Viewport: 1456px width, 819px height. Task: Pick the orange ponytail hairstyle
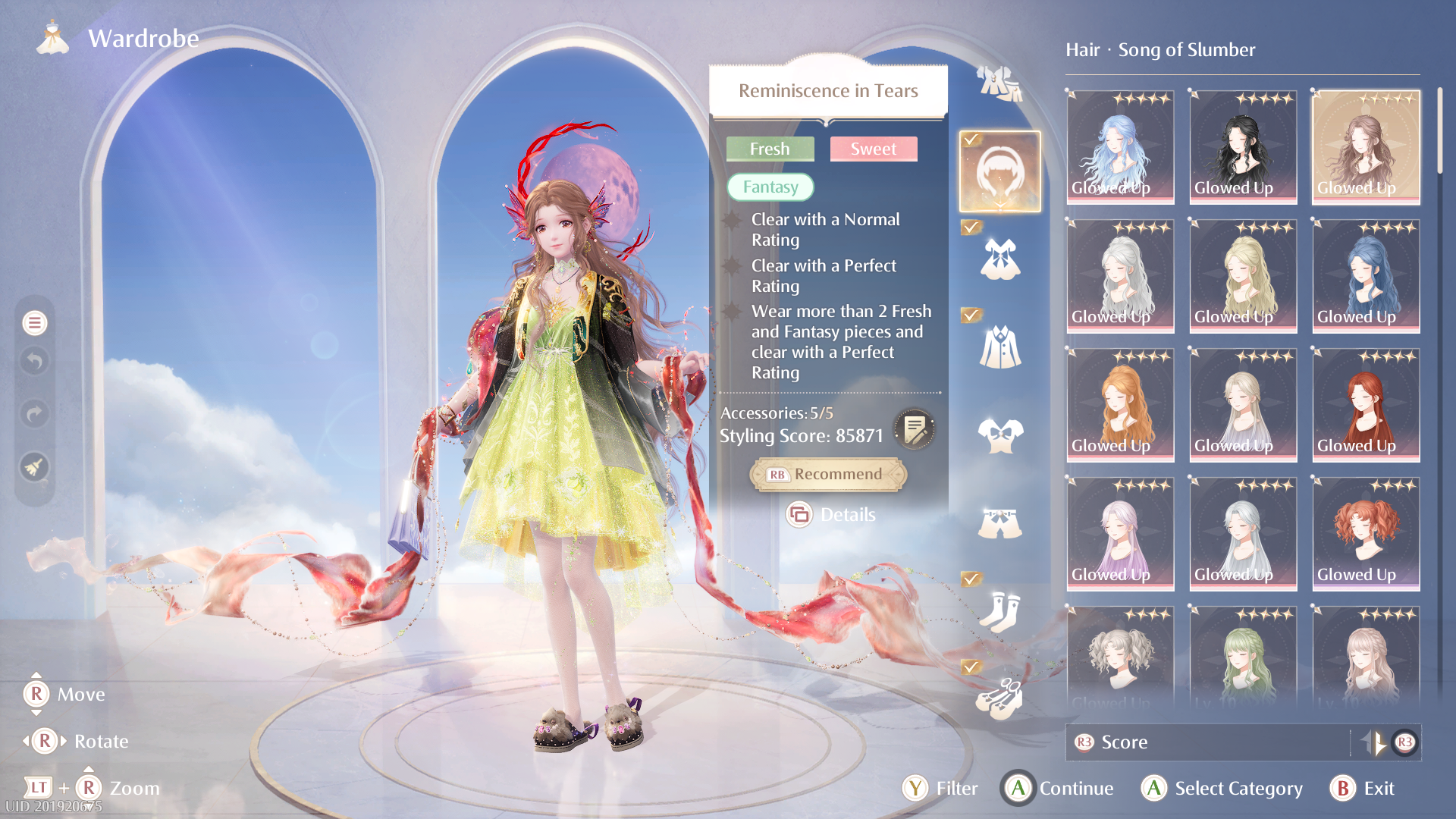point(1120,405)
